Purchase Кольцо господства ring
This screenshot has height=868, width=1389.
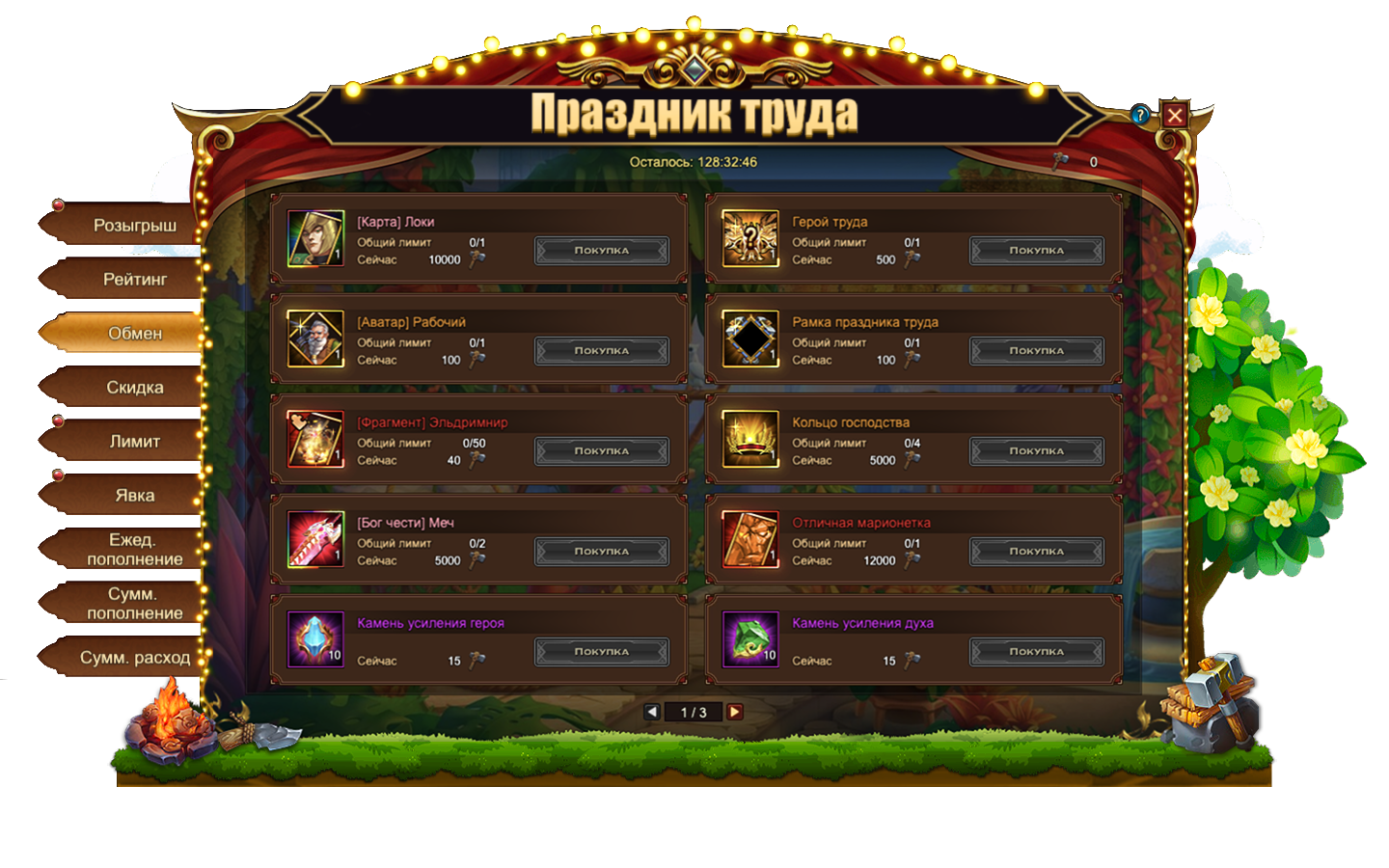1036,451
